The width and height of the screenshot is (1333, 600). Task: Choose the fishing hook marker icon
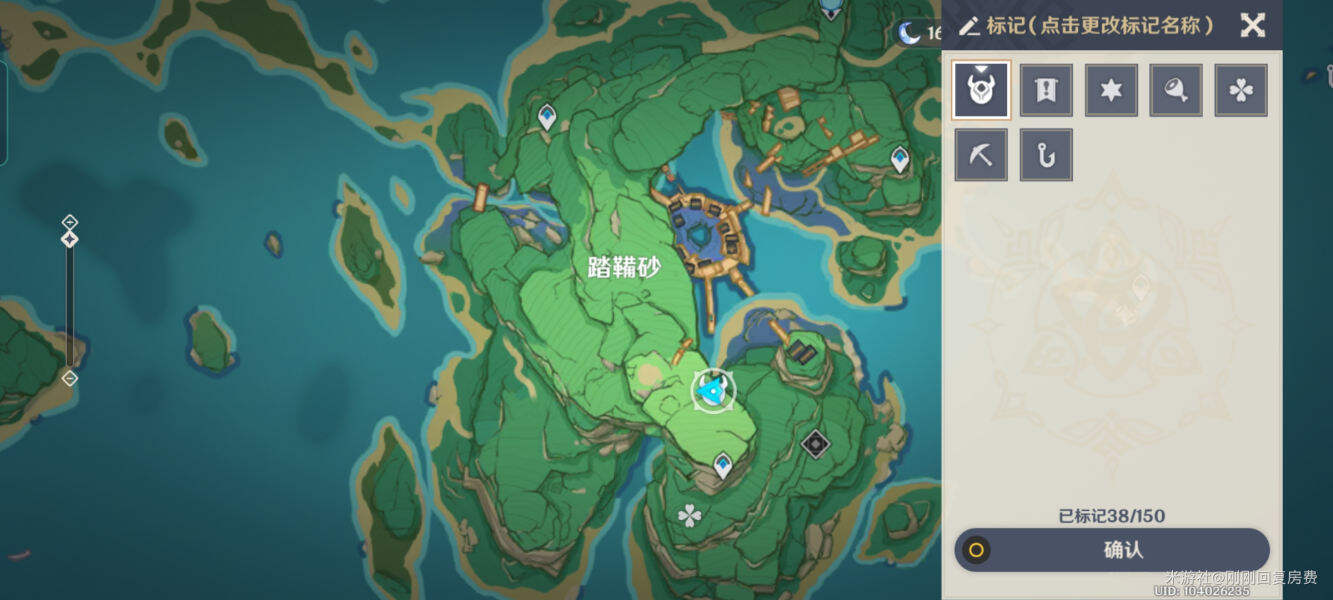click(1046, 155)
